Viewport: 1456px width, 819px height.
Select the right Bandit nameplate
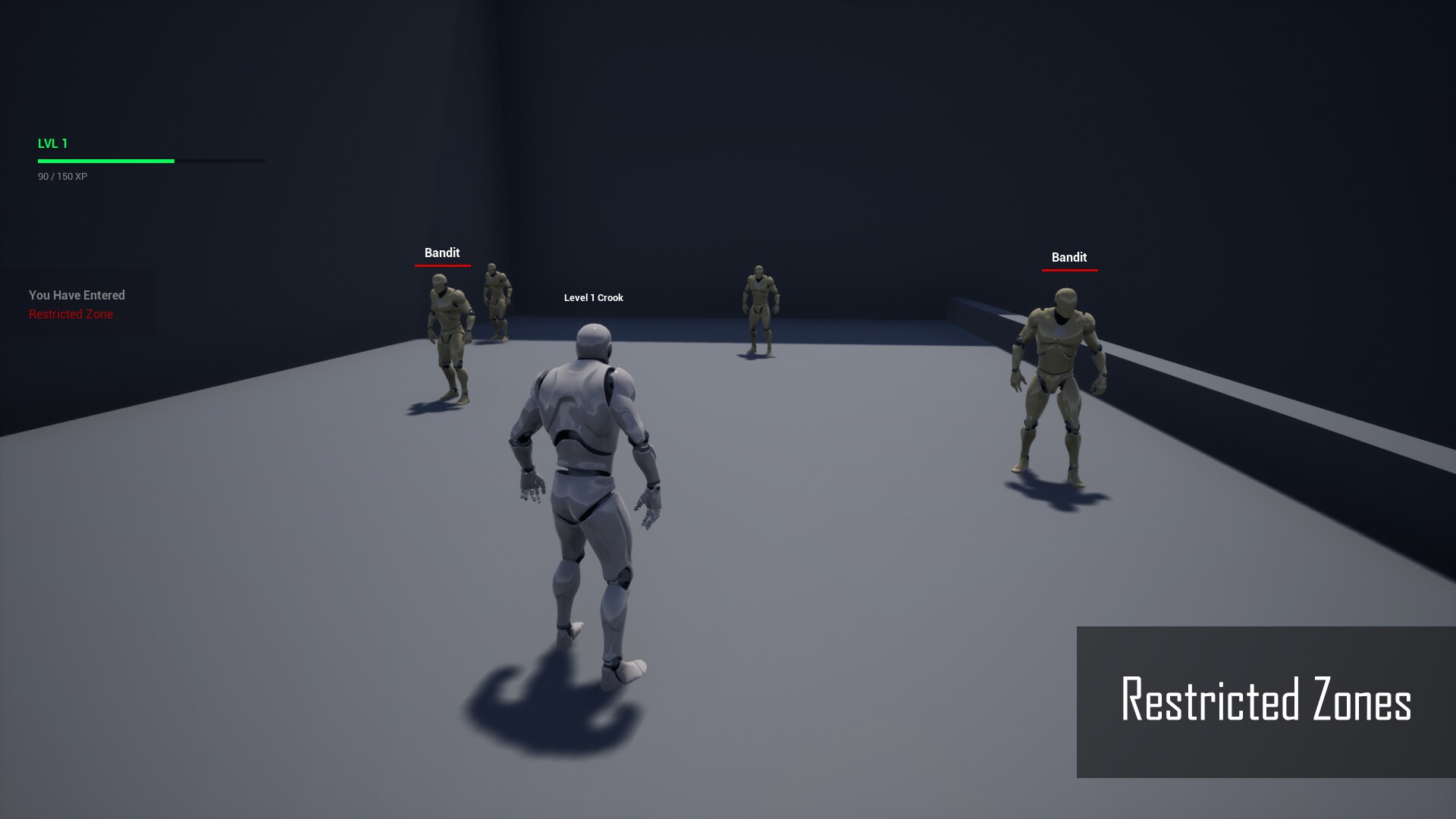point(1069,257)
